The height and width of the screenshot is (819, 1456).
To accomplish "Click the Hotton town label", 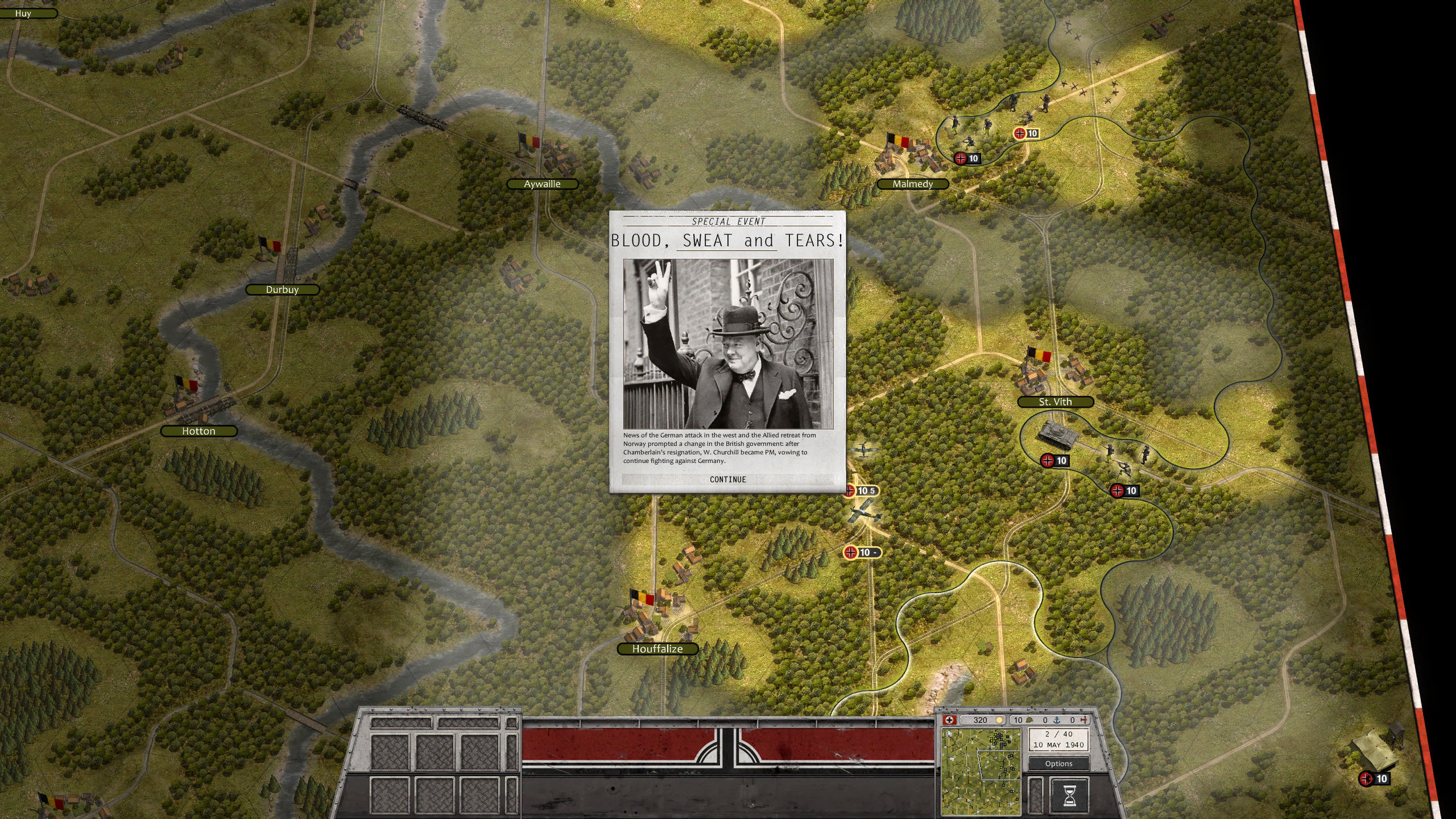I will click(x=198, y=431).
